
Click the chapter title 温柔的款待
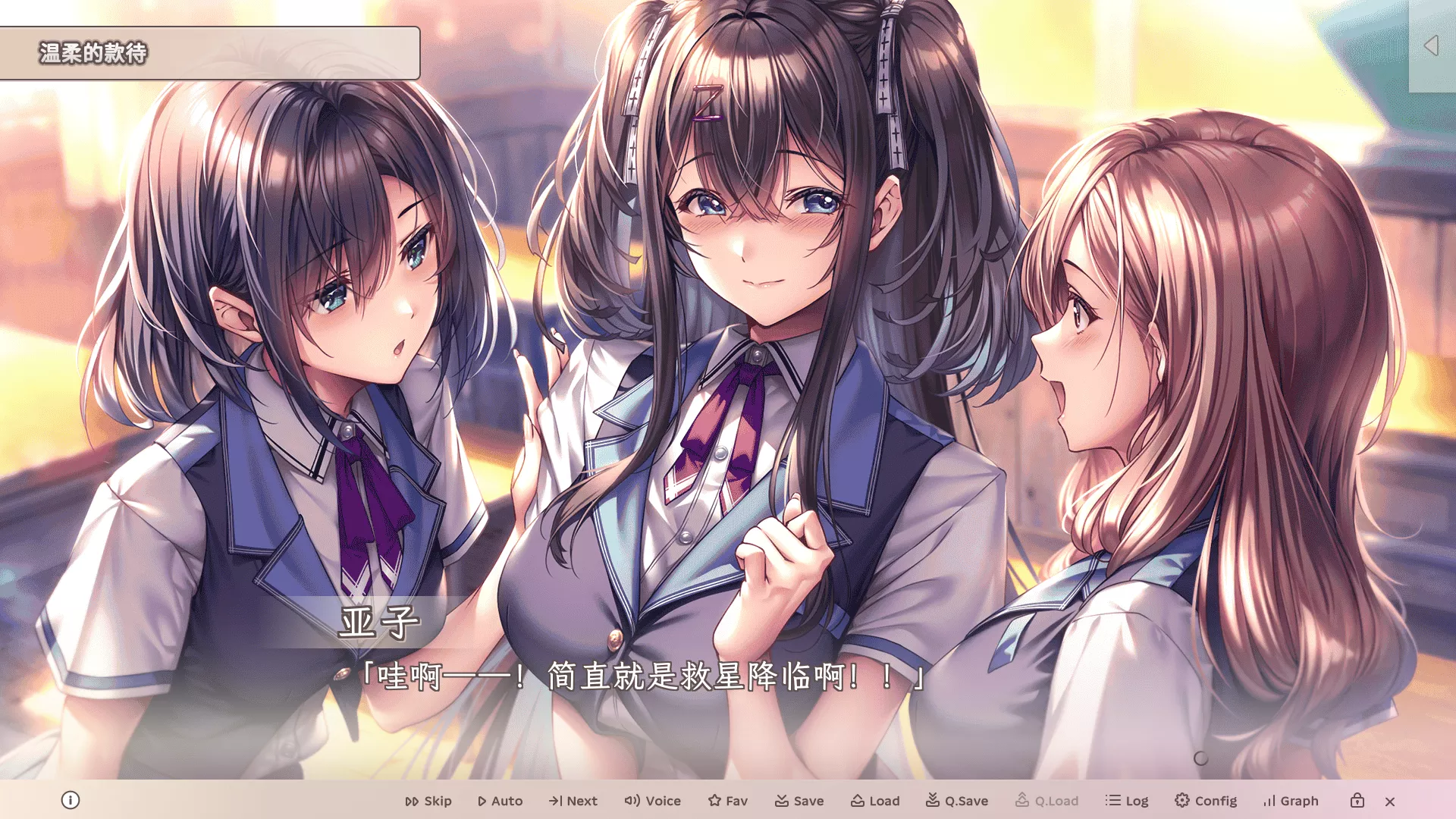94,53
